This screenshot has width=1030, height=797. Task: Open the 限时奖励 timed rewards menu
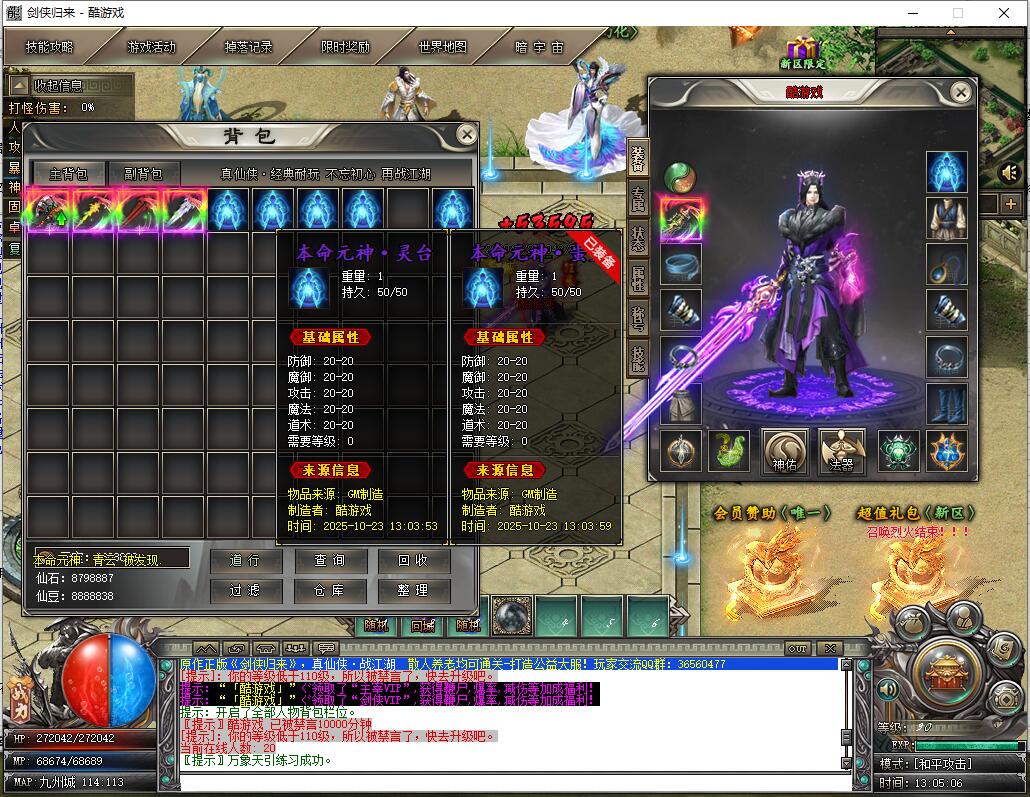[345, 47]
